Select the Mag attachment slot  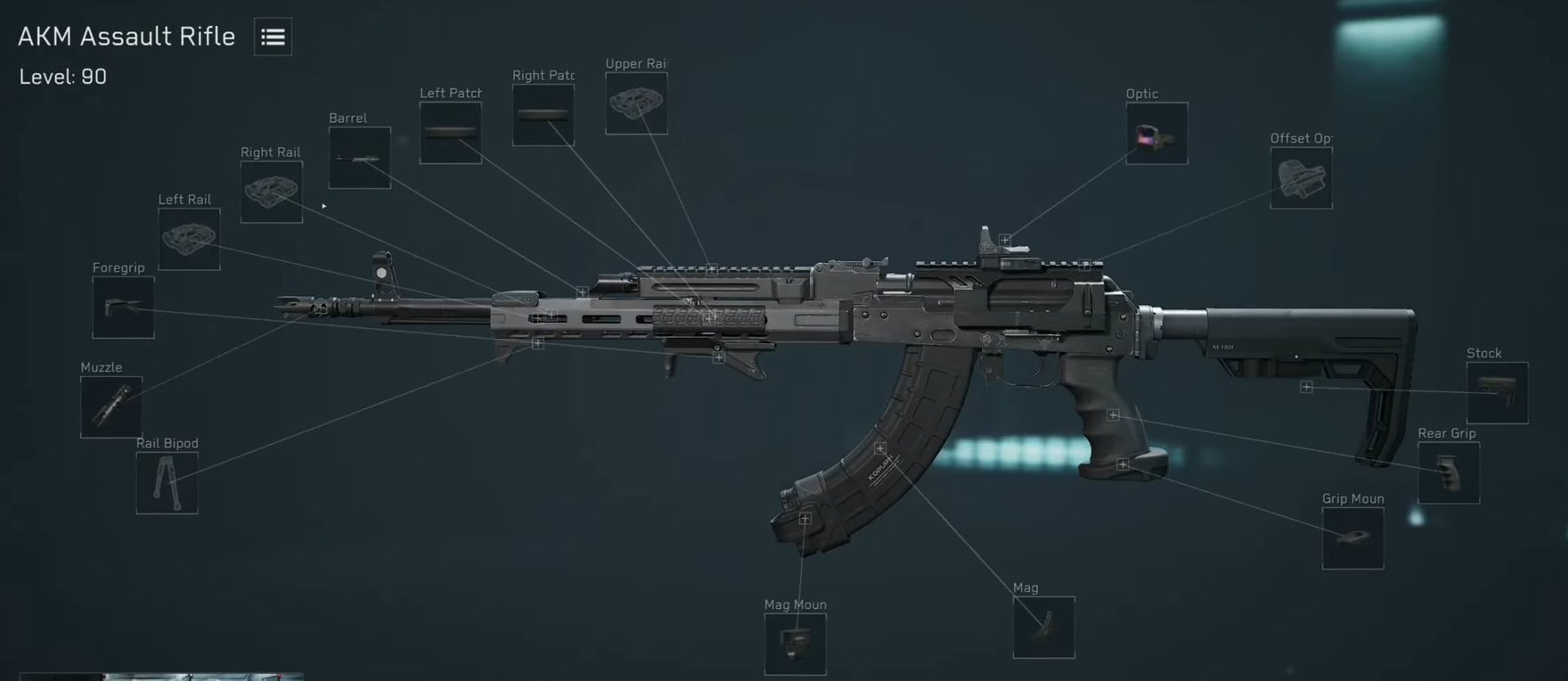click(1043, 627)
